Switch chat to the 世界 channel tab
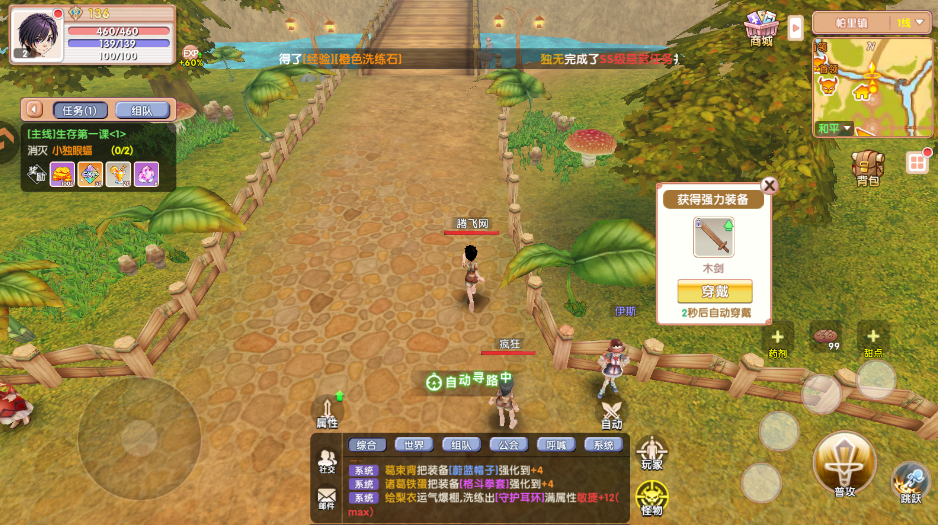The width and height of the screenshot is (938, 525). [414, 445]
